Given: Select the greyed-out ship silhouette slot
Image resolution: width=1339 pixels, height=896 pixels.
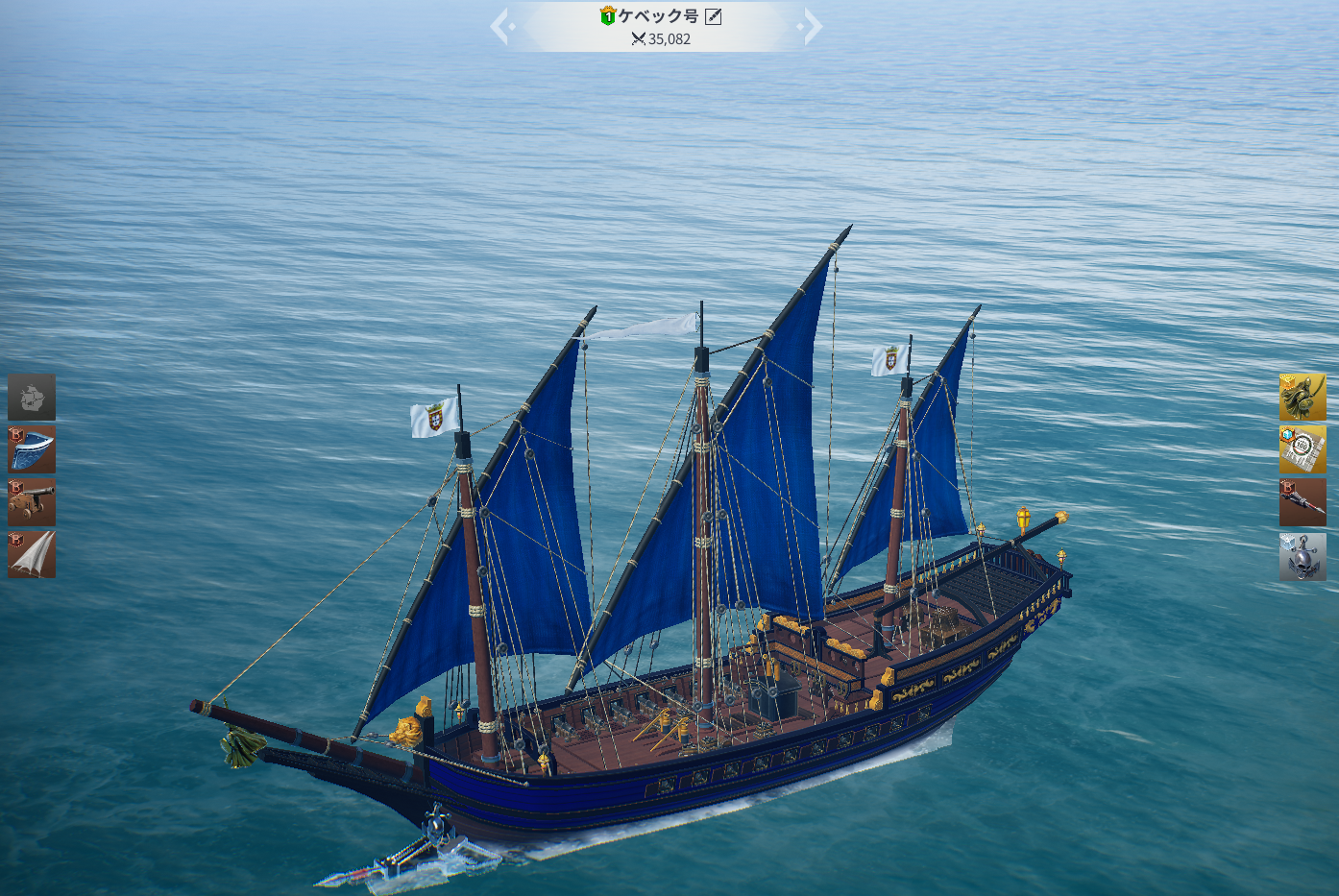Looking at the screenshot, I should (32, 398).
